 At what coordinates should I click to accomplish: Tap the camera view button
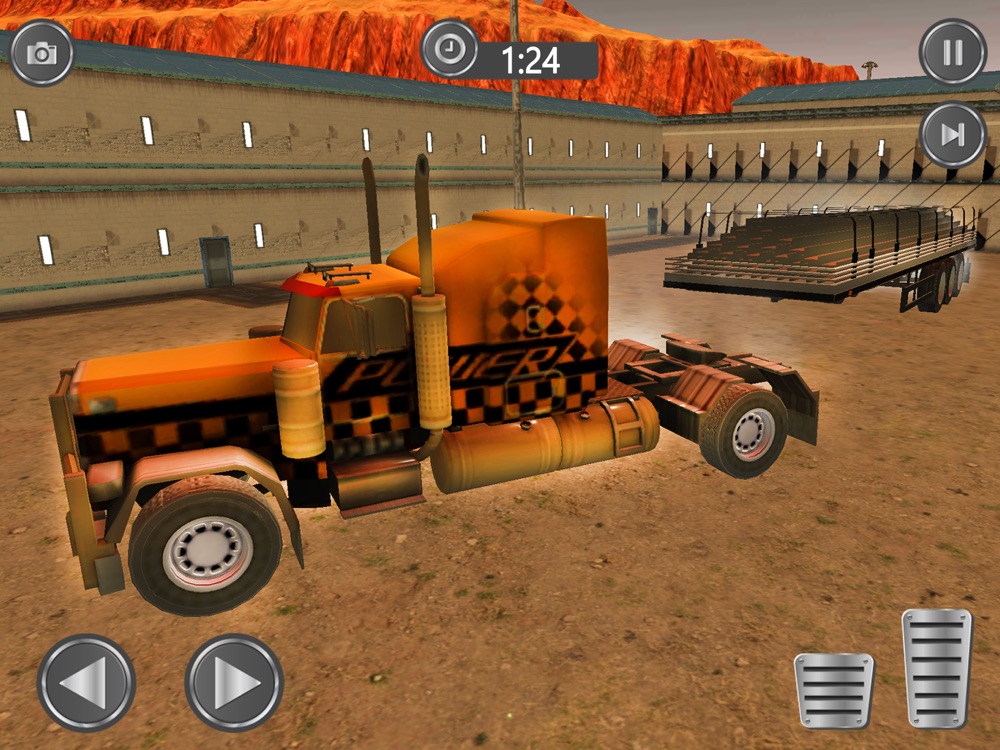tap(42, 53)
